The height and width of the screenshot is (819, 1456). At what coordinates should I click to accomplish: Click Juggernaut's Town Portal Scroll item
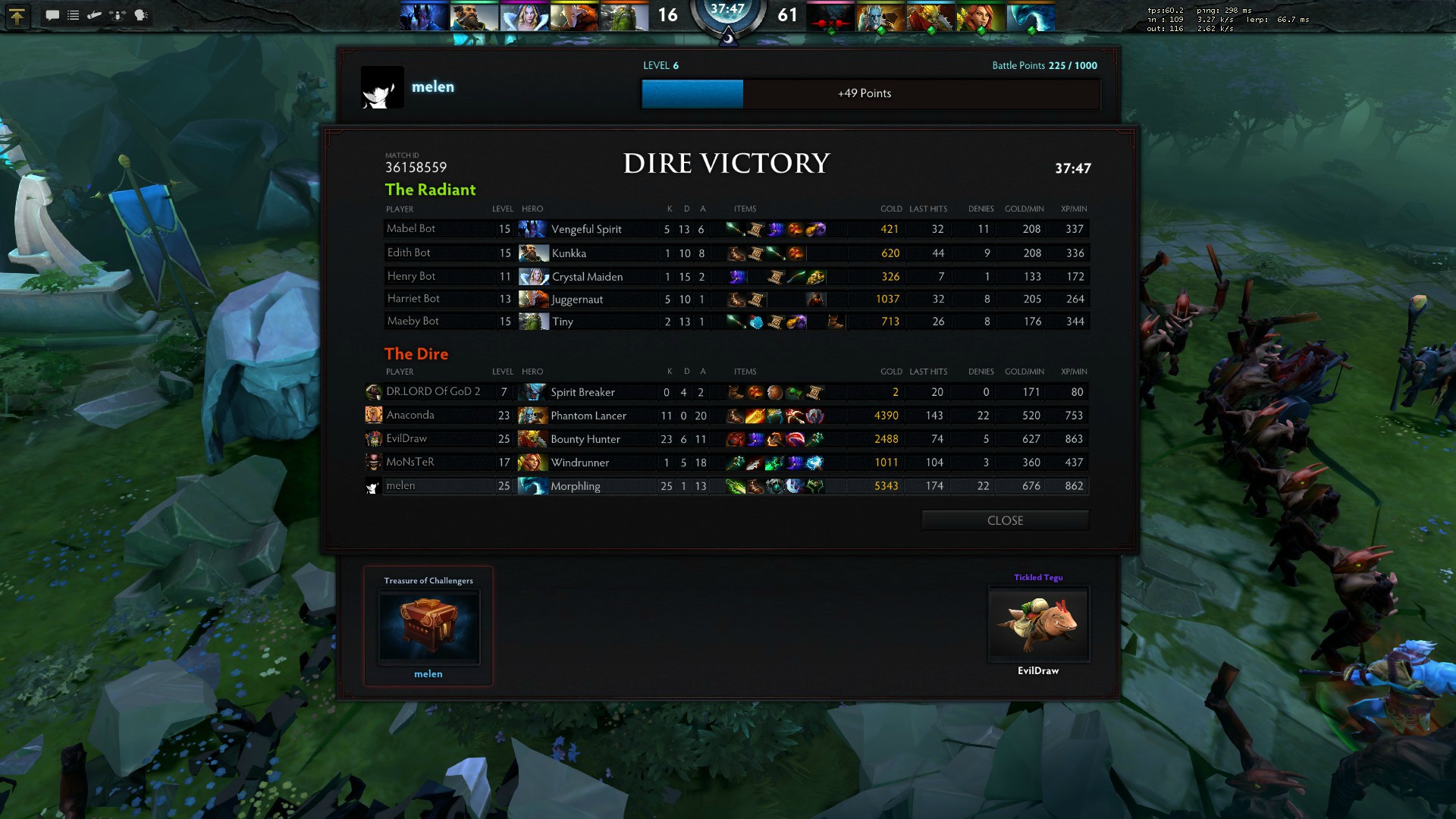(x=756, y=299)
